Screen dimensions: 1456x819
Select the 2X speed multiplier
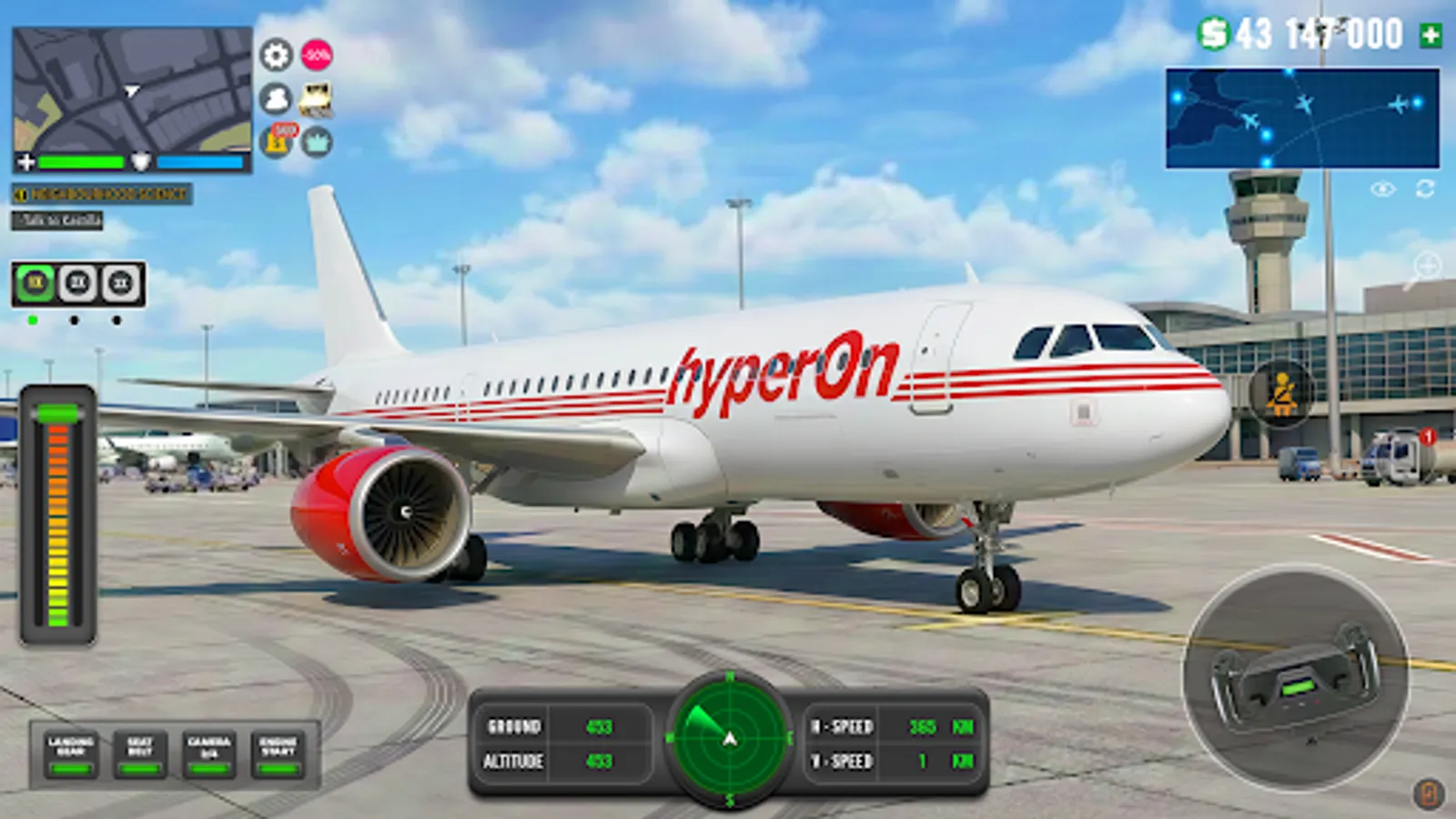[76, 284]
